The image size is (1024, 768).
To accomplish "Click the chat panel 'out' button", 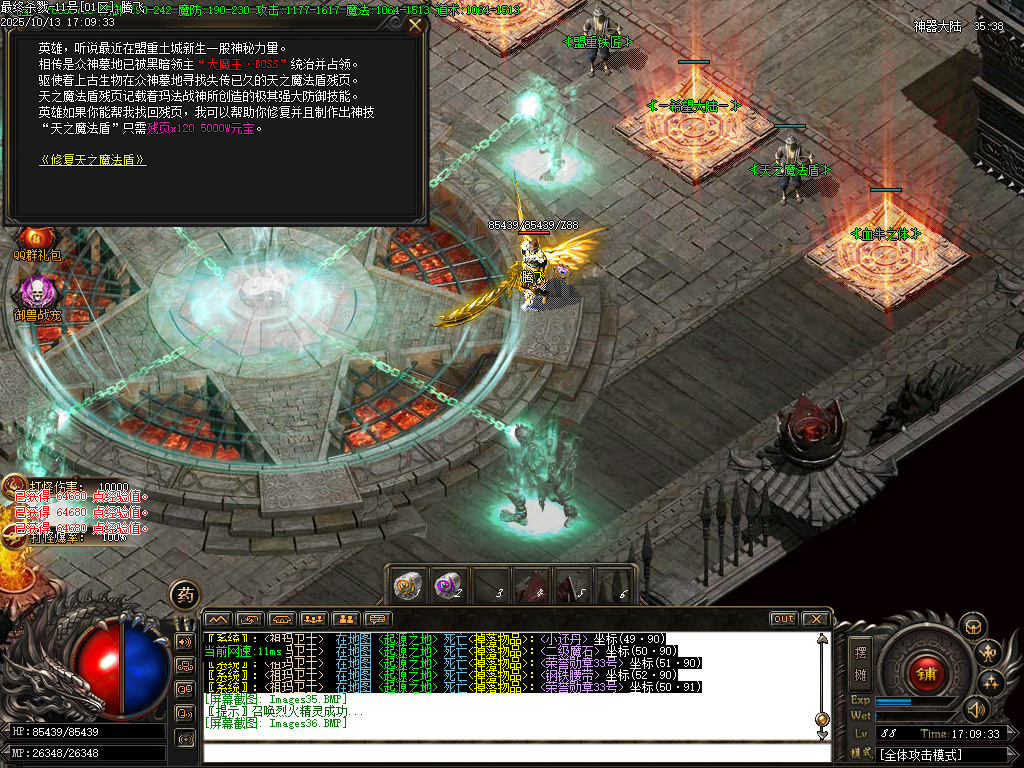I will click(783, 619).
